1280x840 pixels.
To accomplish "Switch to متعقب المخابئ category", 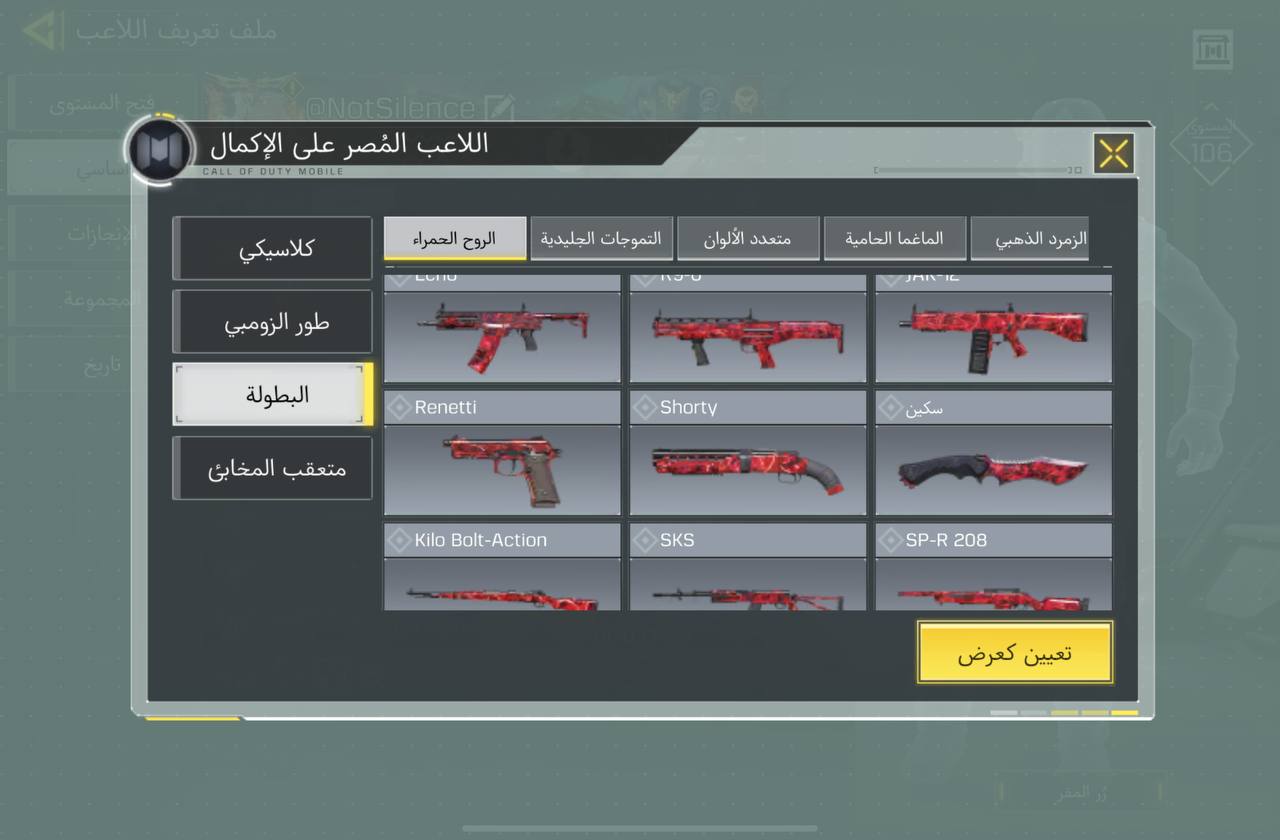I will tap(273, 468).
